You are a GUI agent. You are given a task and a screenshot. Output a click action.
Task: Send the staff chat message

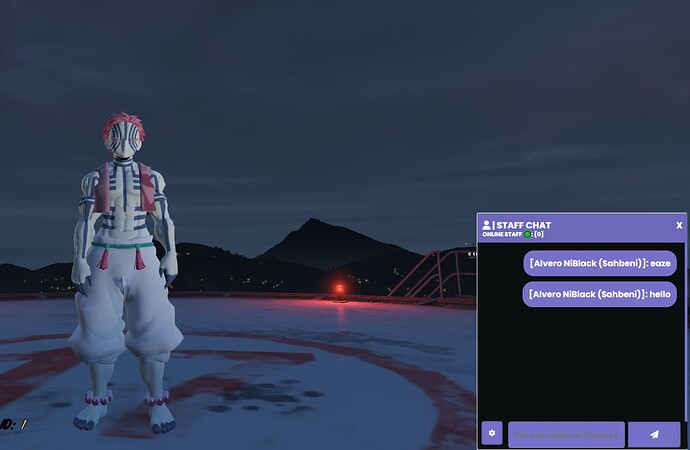click(x=654, y=433)
